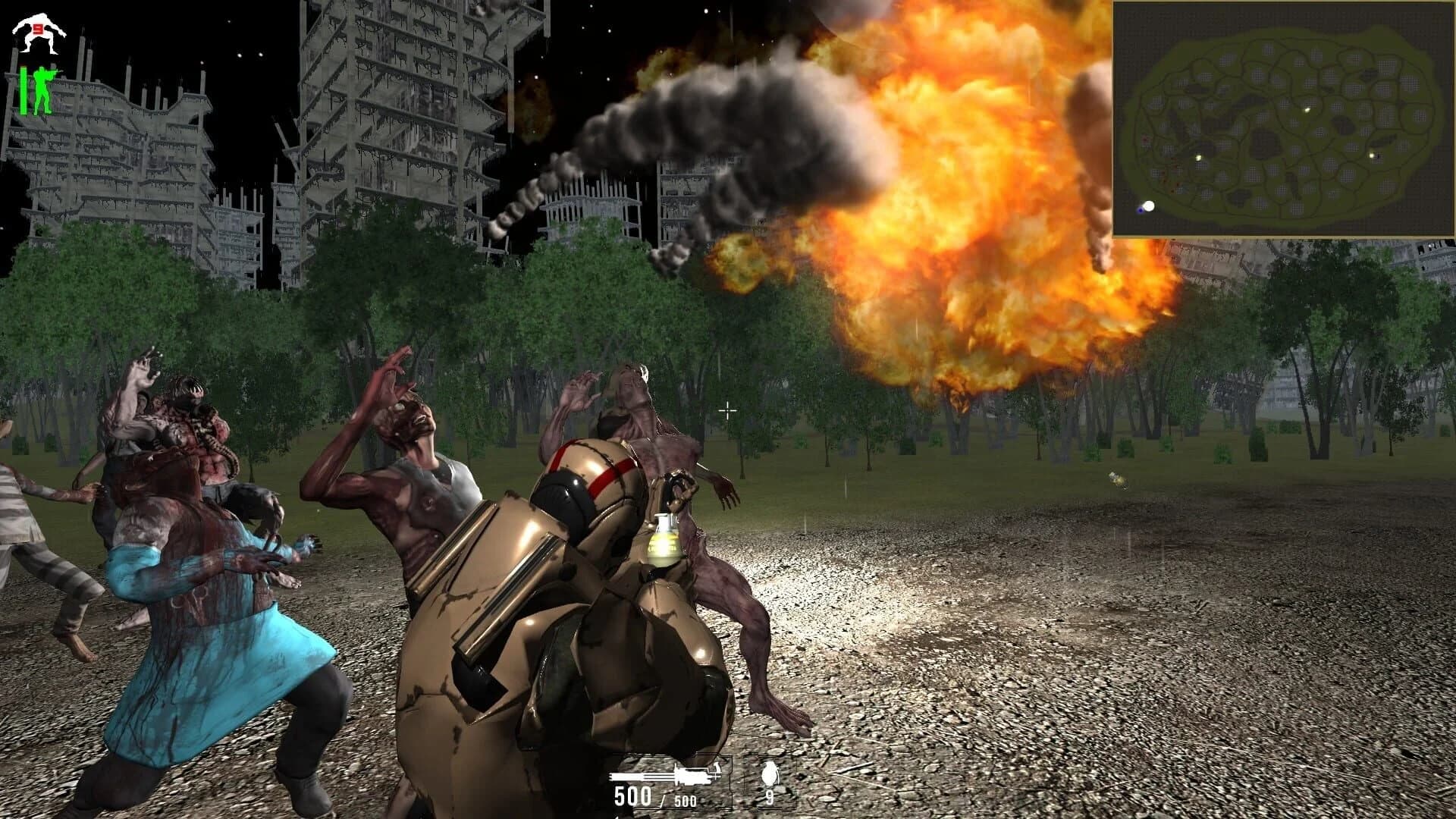Click the red enemy counter badge showing 9

(x=38, y=29)
